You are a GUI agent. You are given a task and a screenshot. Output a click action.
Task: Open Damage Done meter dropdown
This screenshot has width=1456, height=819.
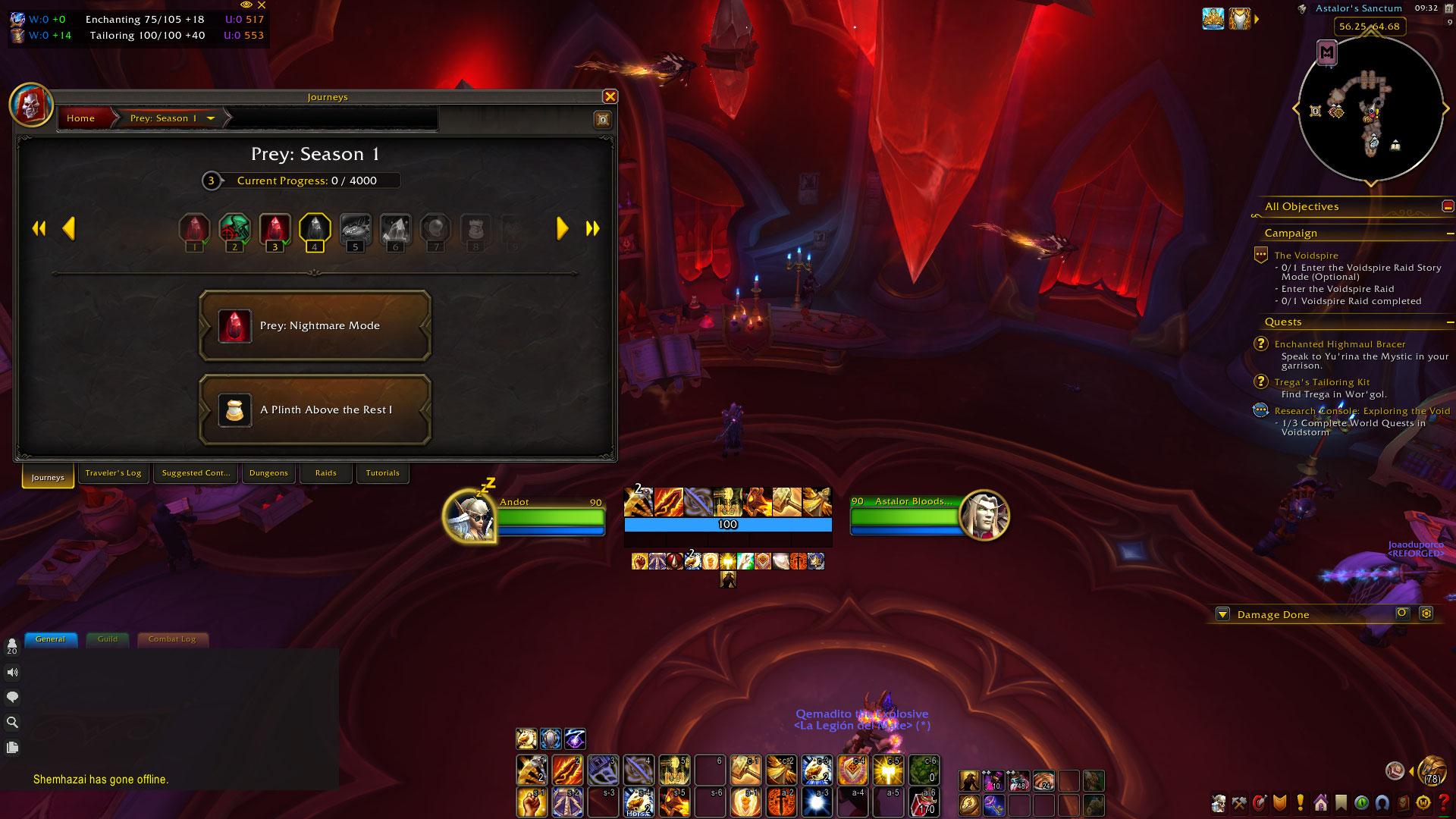click(1222, 614)
